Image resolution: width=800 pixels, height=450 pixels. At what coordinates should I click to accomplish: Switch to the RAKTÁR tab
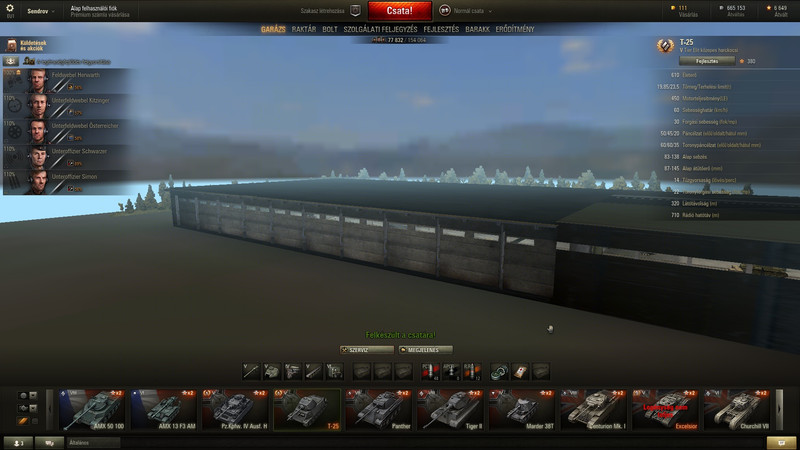[303, 30]
